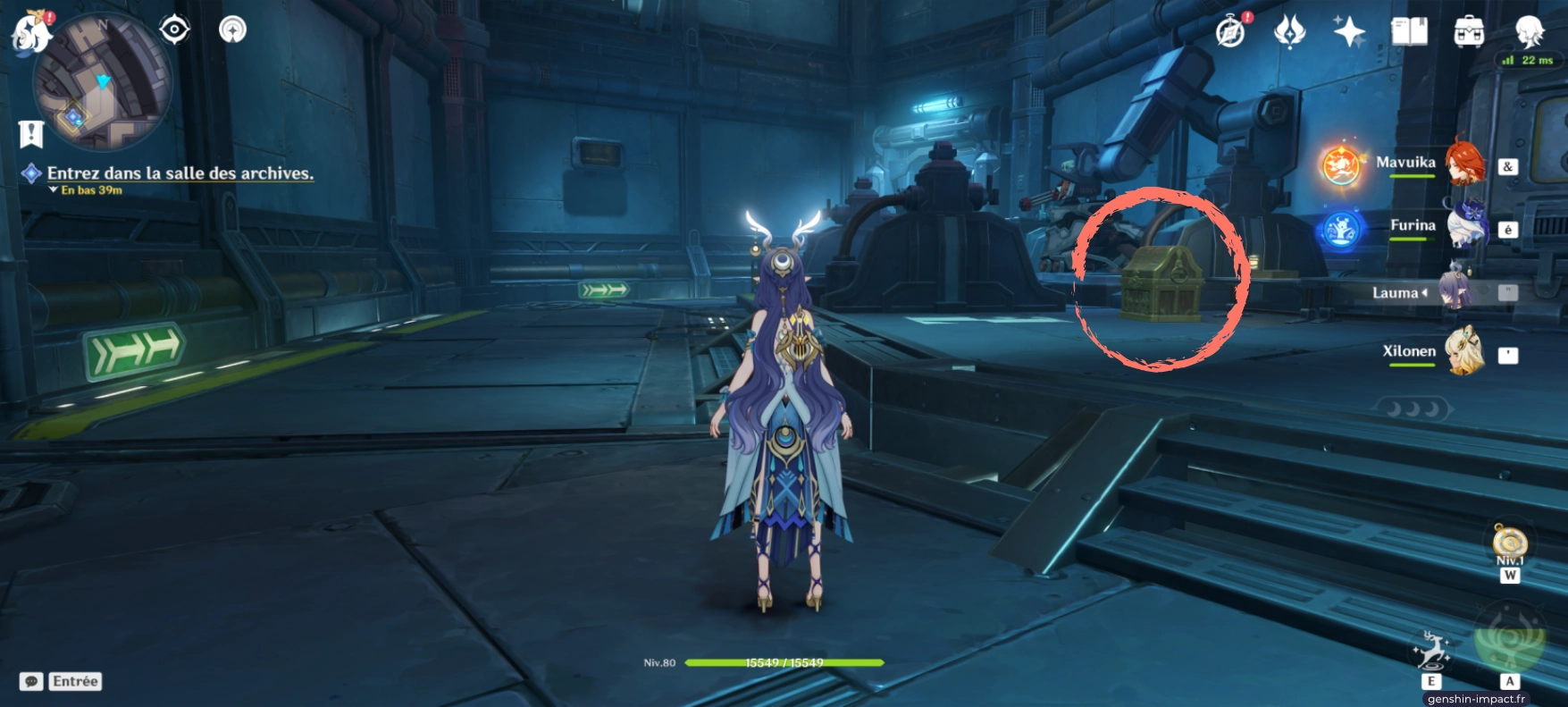The width and height of the screenshot is (1568, 707).
Task: Select Lauma in the party list
Action: coord(1456,290)
